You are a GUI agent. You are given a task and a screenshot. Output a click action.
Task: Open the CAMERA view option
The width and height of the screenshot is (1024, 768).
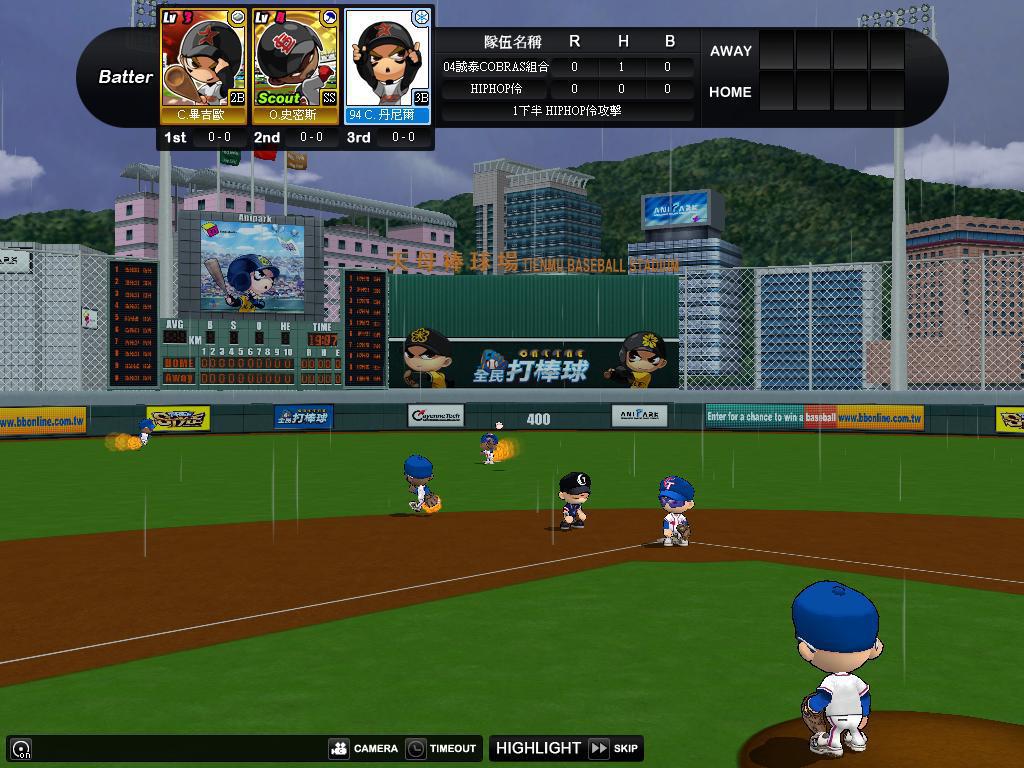point(364,748)
